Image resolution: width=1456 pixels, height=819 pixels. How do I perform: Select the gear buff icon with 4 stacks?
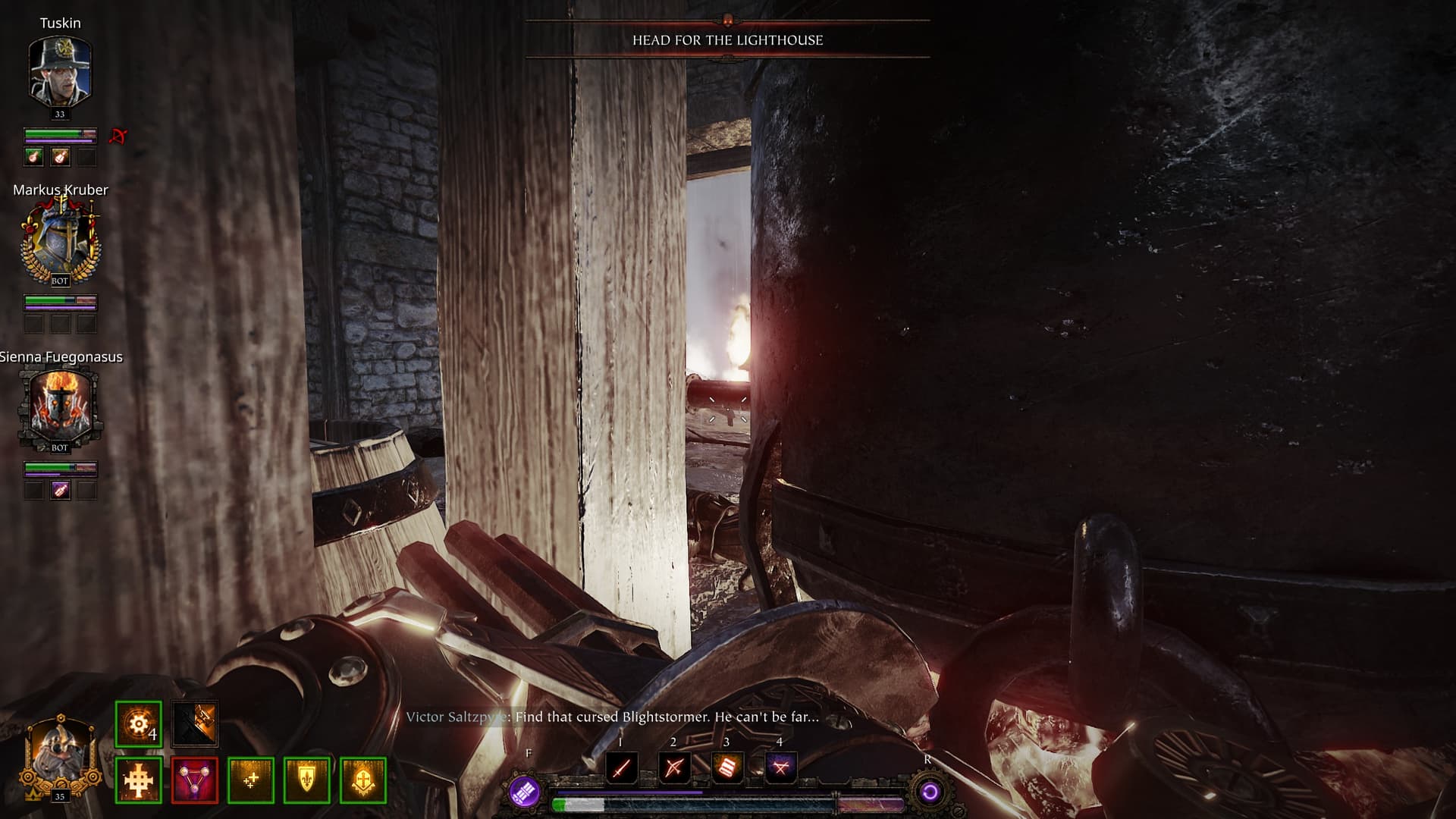(139, 724)
